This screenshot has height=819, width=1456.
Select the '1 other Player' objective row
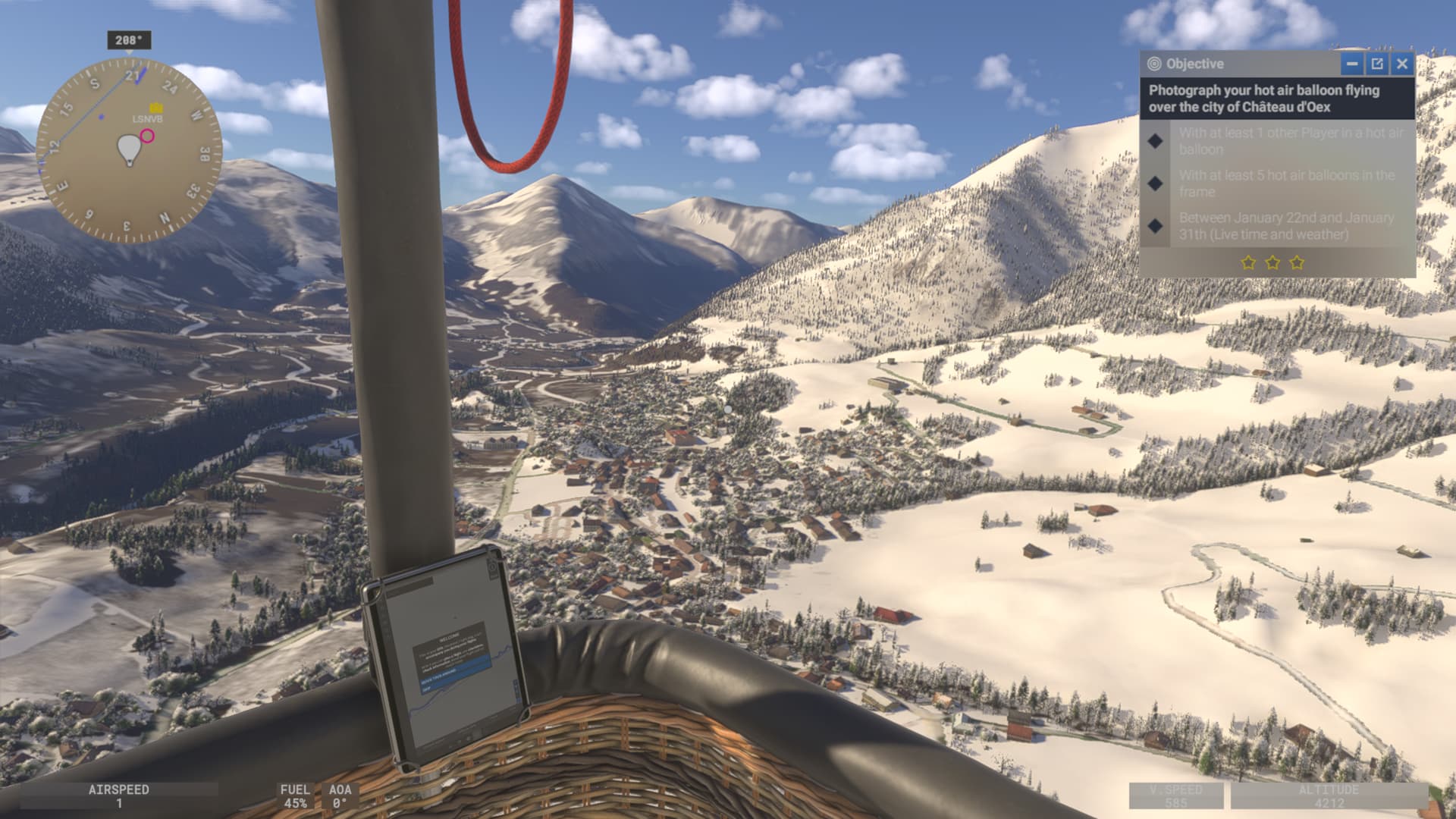point(1278,141)
